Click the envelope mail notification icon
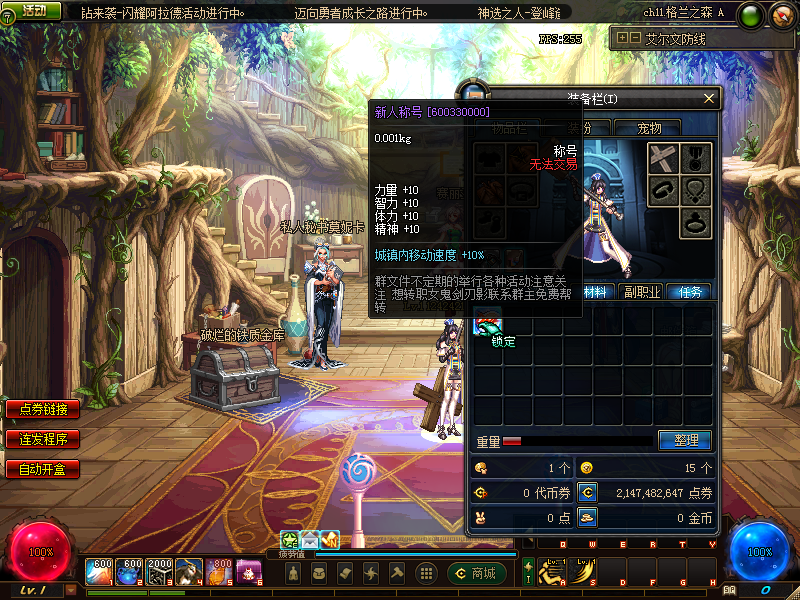The height and width of the screenshot is (600, 800). [x=310, y=540]
